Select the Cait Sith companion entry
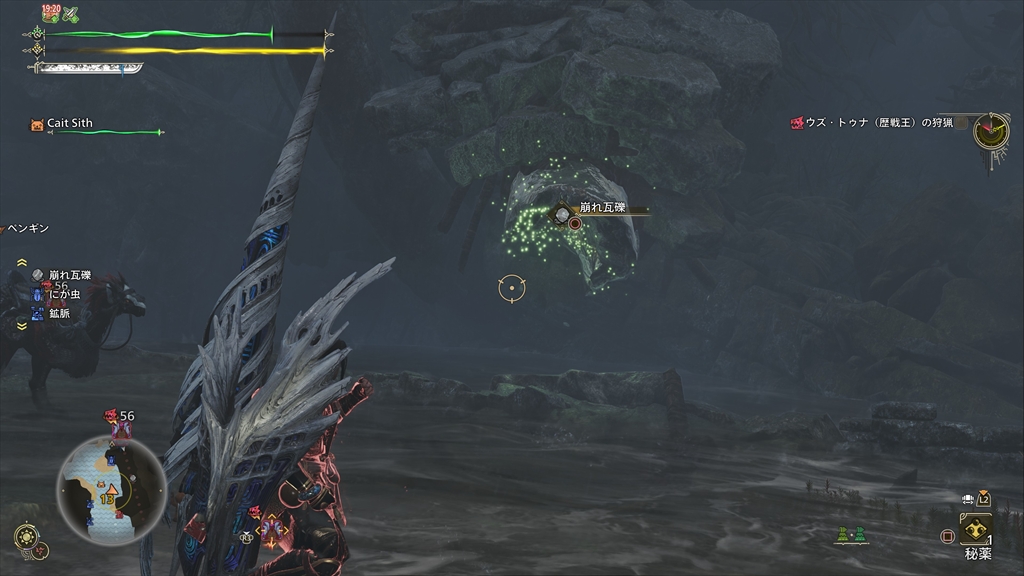Viewport: 1024px width, 576px height. [69, 124]
